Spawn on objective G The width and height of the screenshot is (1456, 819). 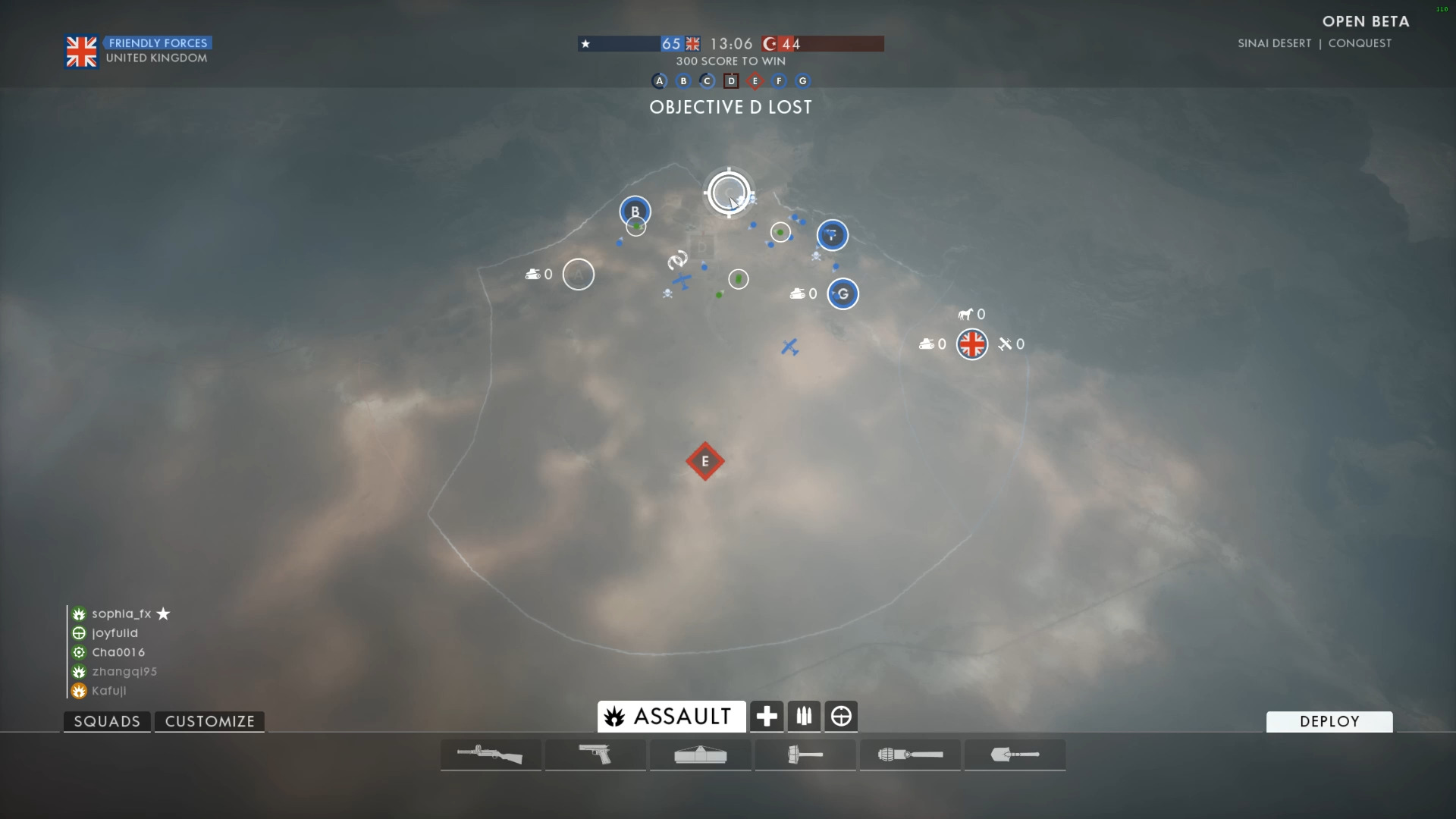(x=843, y=293)
